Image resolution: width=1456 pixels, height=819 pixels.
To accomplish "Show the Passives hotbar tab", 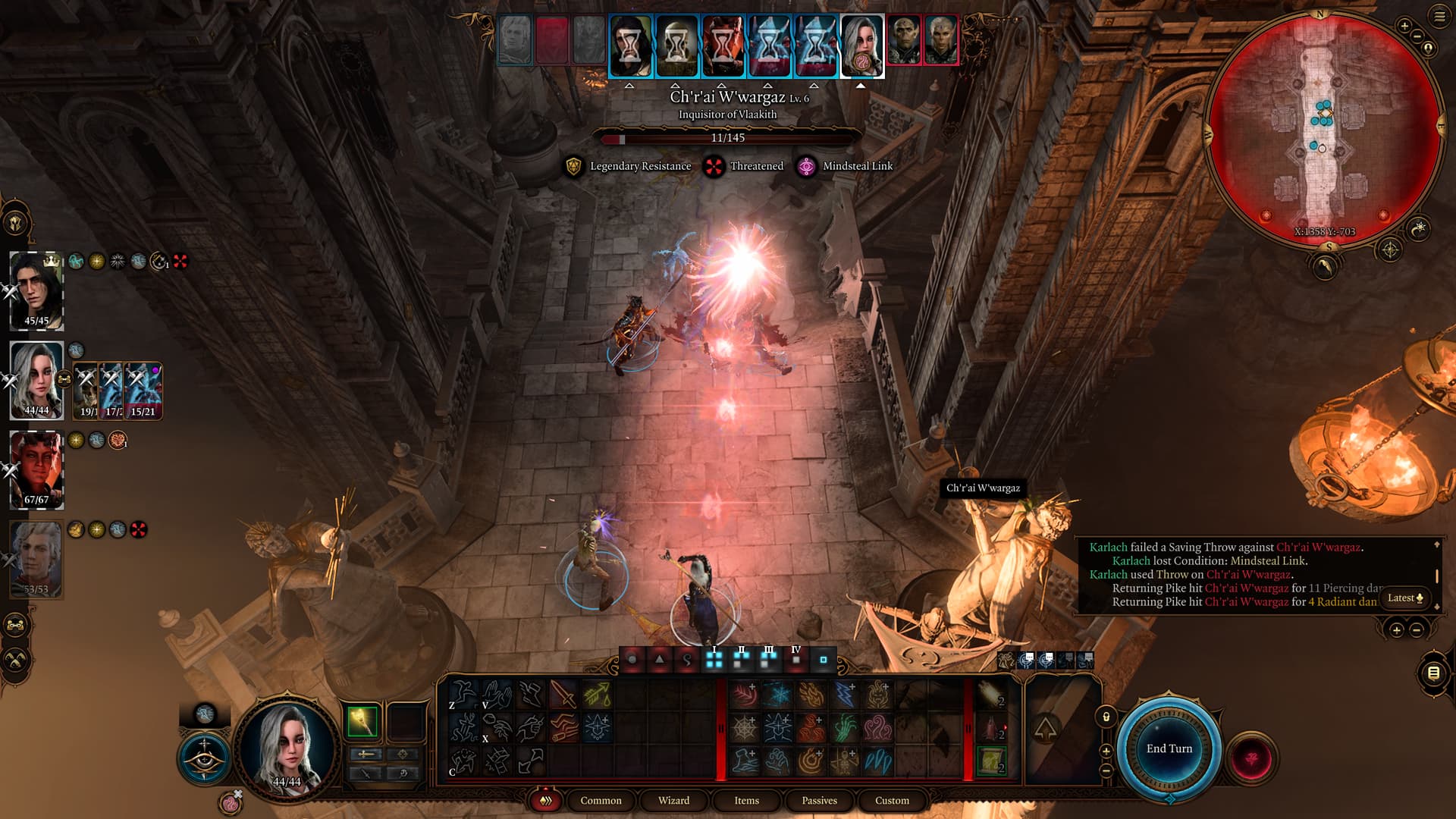I will pos(819,800).
